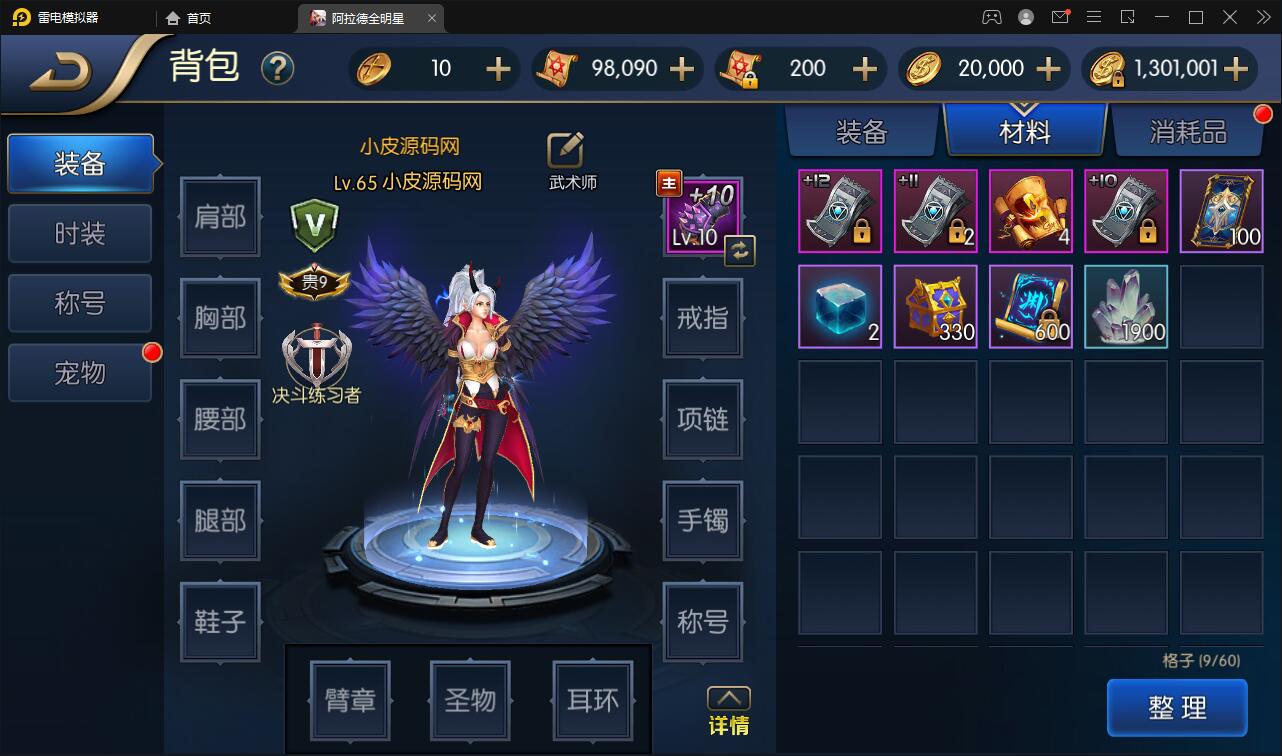Click the 戒指 equipment slot
The image size is (1282, 756).
702,319
